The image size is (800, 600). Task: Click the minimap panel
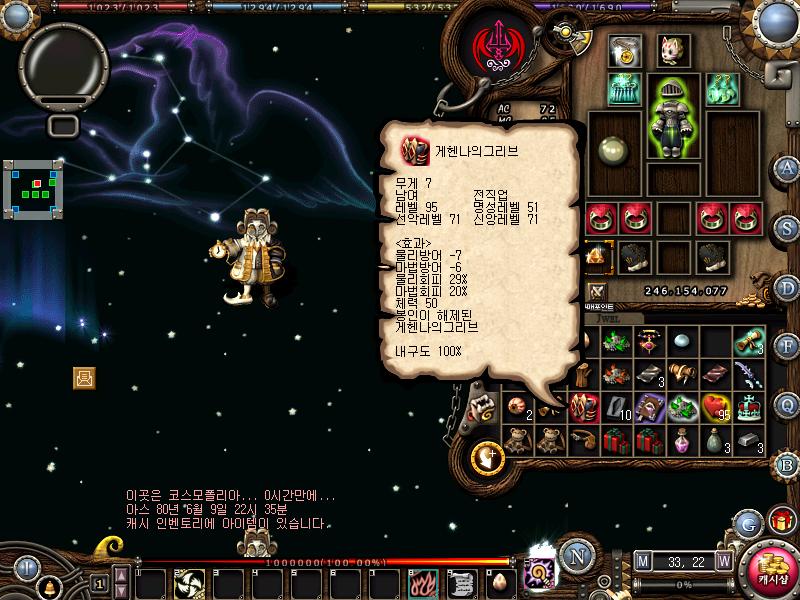click(33, 189)
